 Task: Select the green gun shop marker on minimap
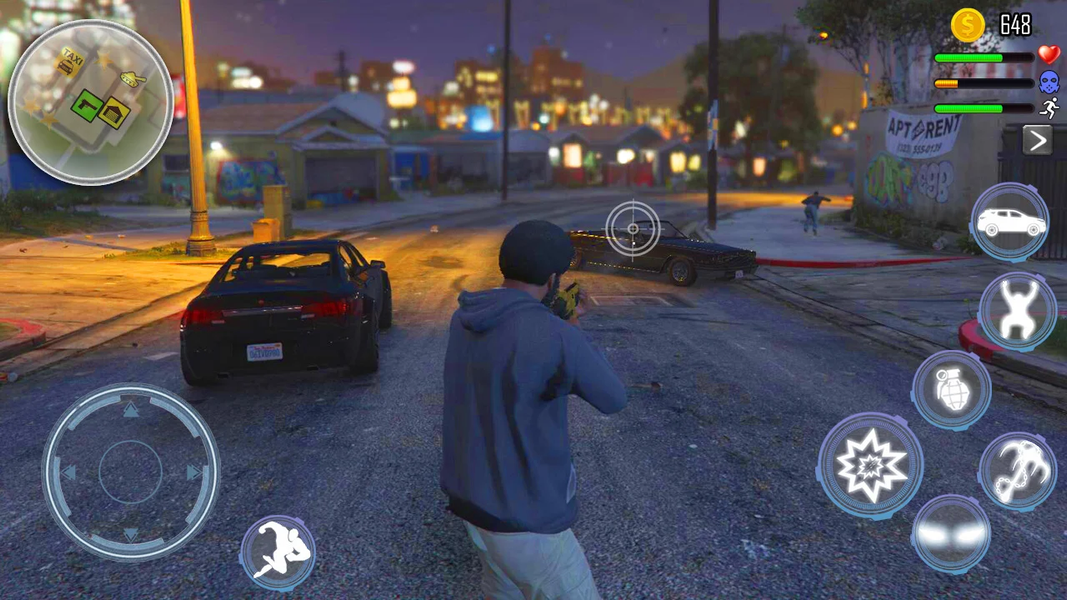pyautogui.click(x=87, y=106)
